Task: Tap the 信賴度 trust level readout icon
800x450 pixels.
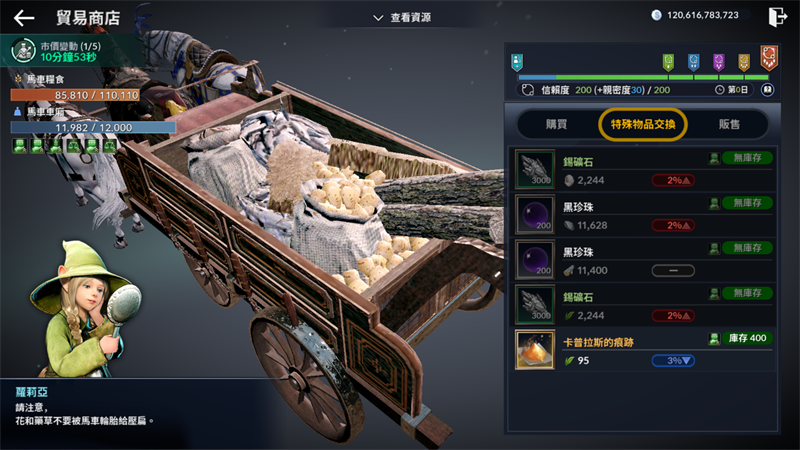Action: 528,90
